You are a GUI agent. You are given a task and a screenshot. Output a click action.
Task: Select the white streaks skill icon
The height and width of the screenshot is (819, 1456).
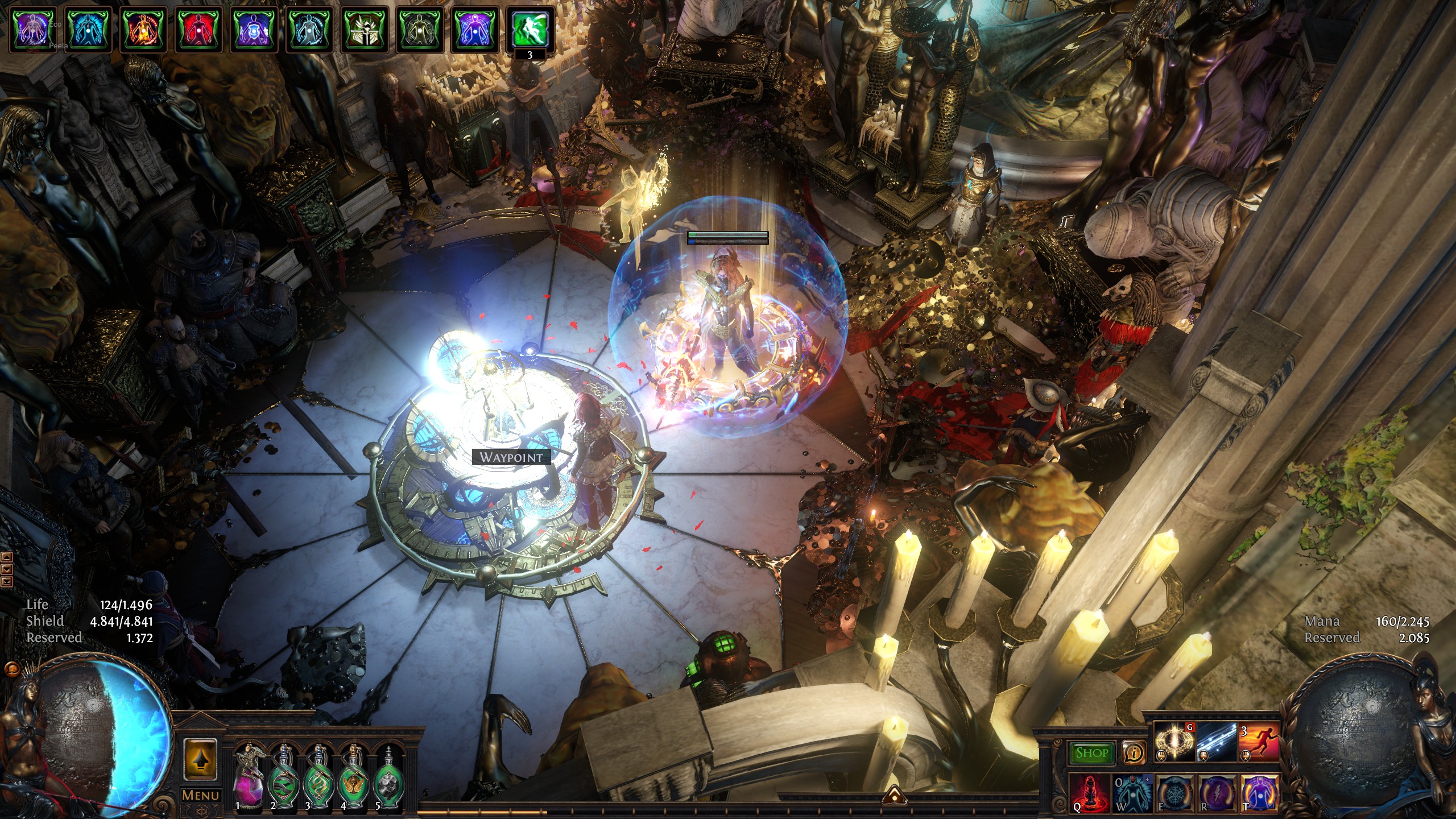pyautogui.click(x=1217, y=742)
